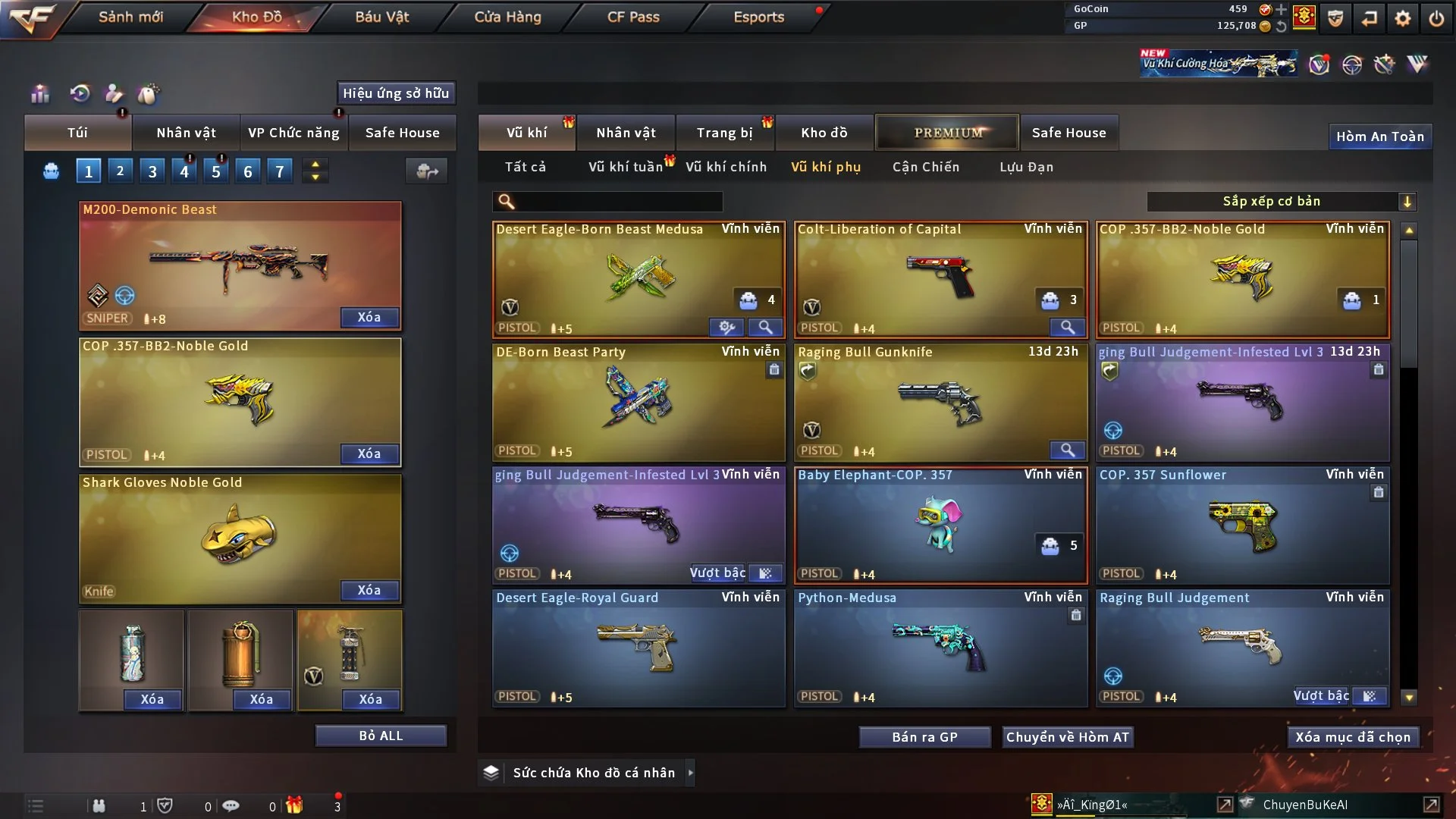1456x819 pixels.
Task: Click Chuyển về Hòm AT button
Action: [x=1067, y=737]
